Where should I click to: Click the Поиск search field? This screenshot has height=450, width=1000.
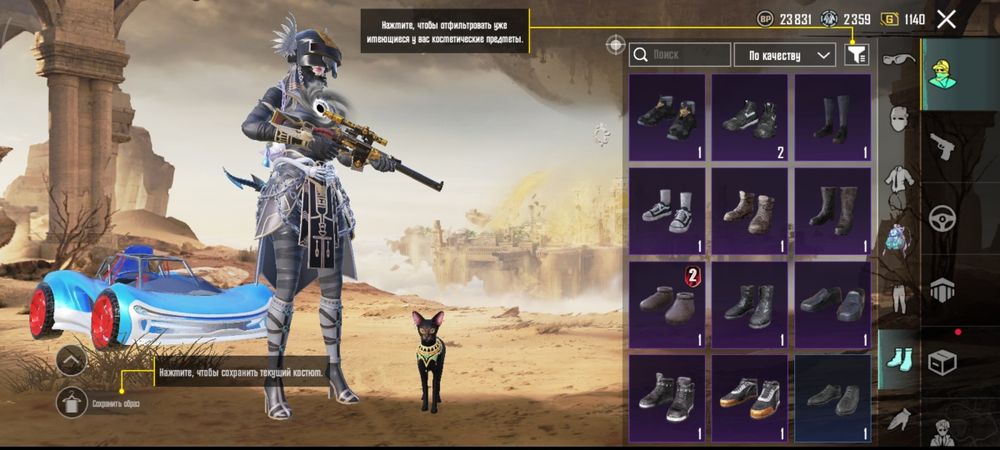coord(680,55)
